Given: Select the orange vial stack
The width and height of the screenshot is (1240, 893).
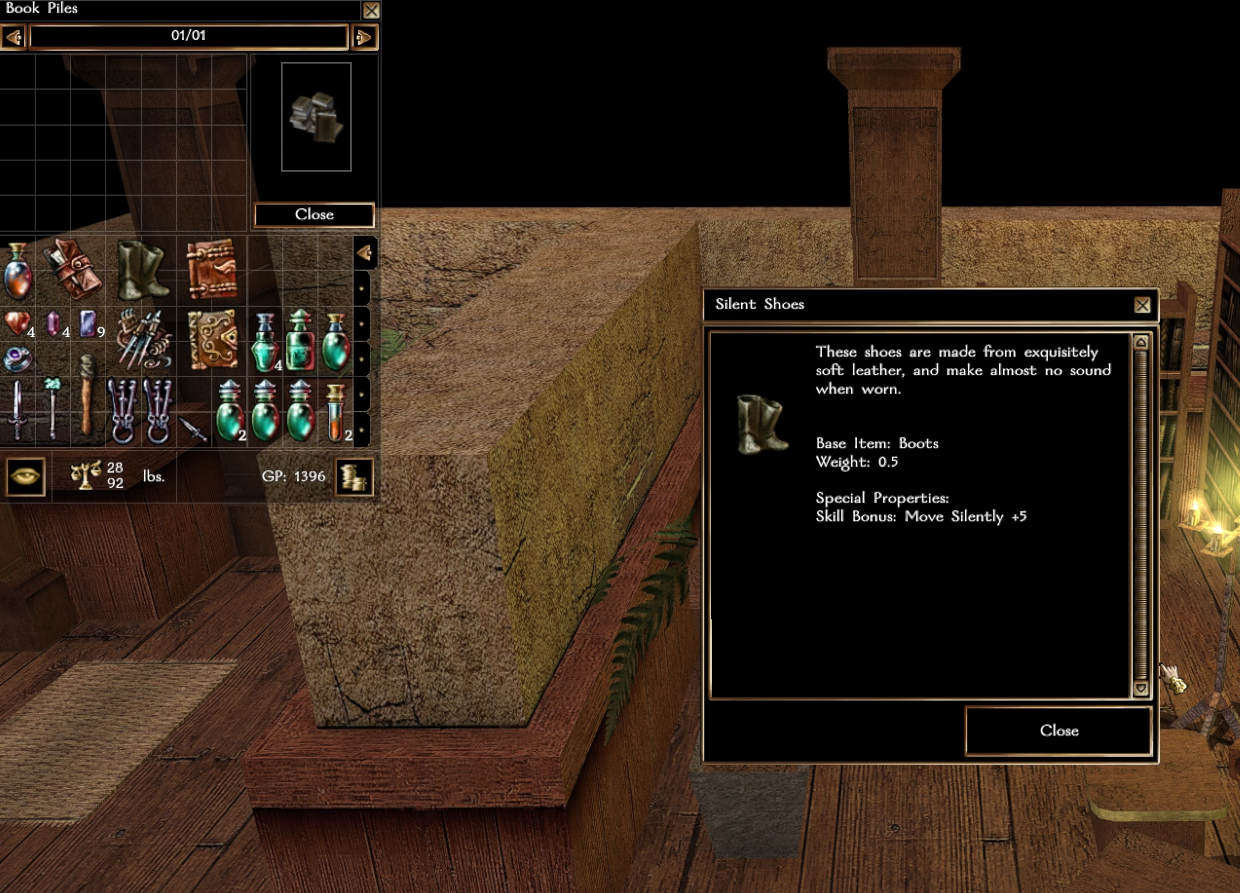Looking at the screenshot, I should 336,410.
